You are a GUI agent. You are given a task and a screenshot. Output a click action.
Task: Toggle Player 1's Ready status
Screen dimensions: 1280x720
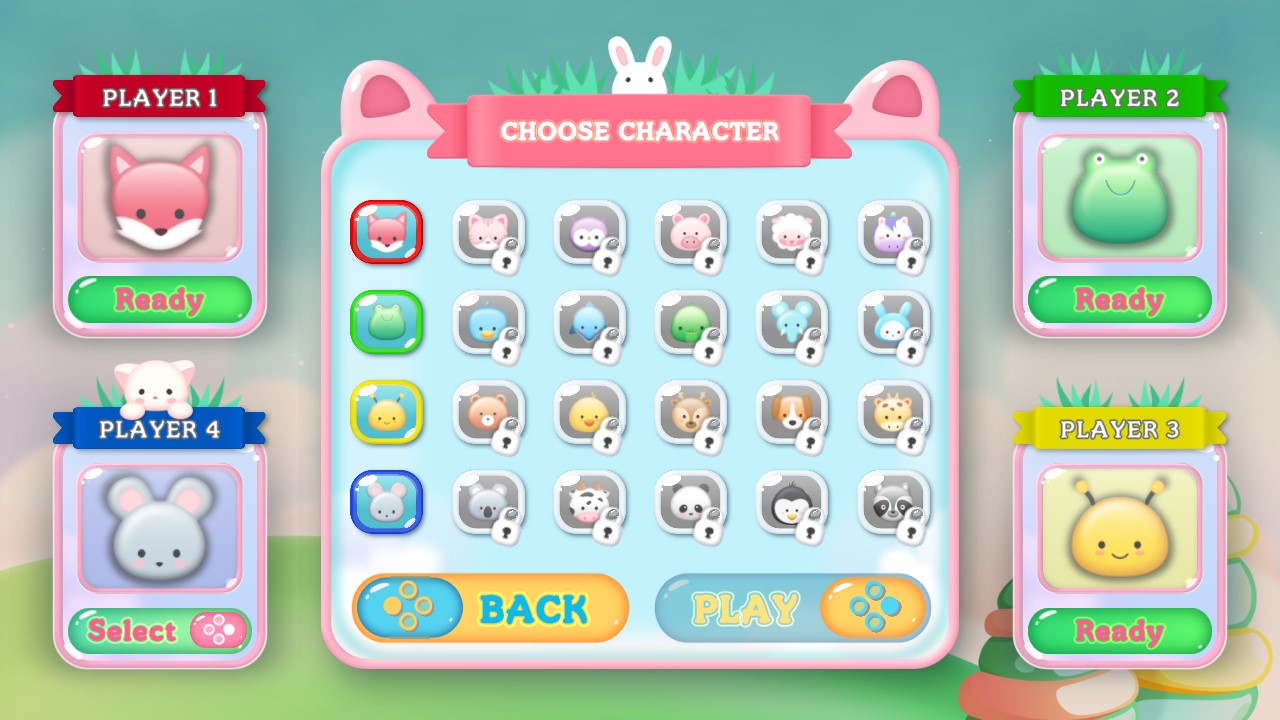[x=160, y=299]
